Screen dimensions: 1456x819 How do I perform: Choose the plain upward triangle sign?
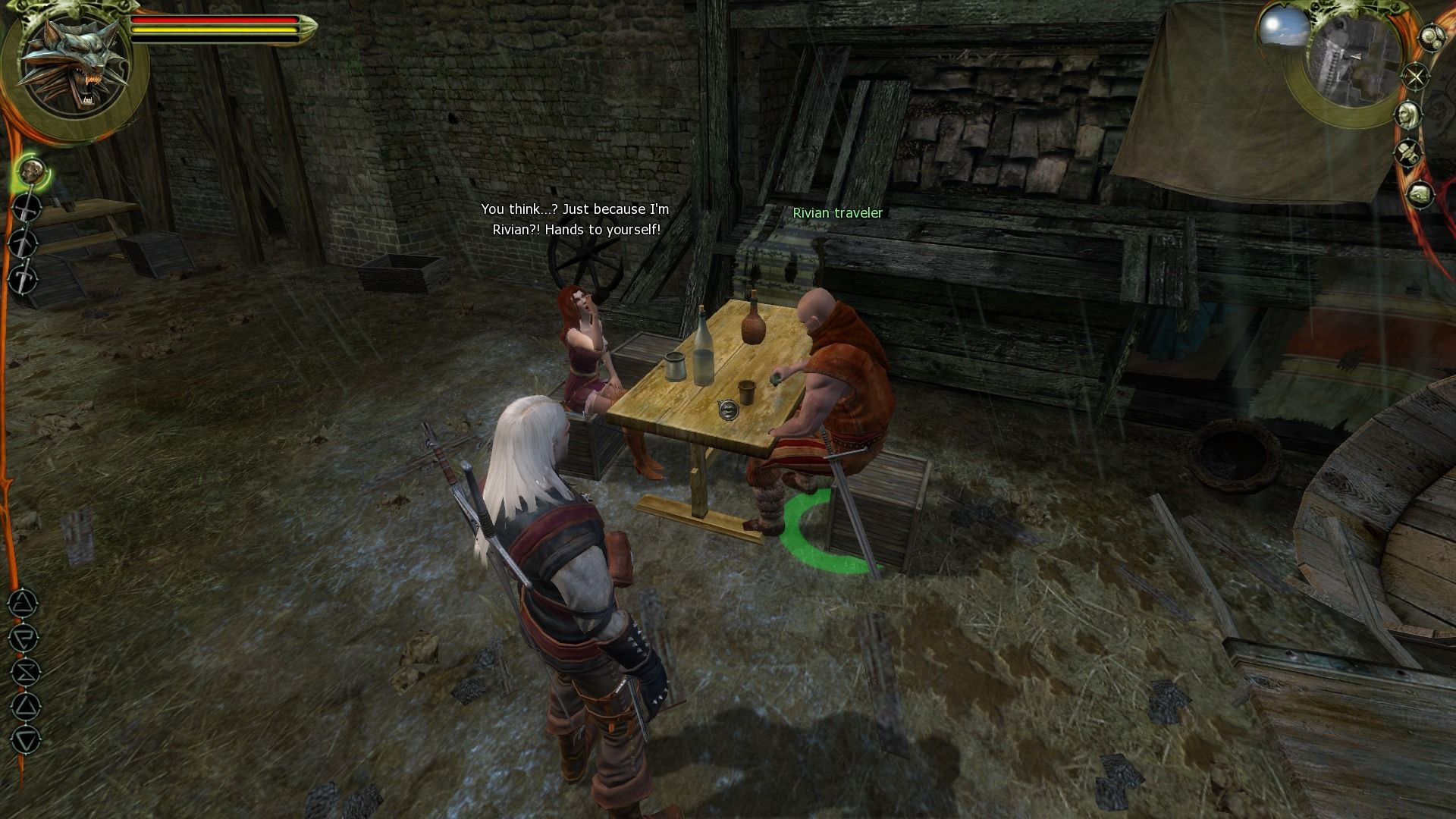(x=26, y=707)
